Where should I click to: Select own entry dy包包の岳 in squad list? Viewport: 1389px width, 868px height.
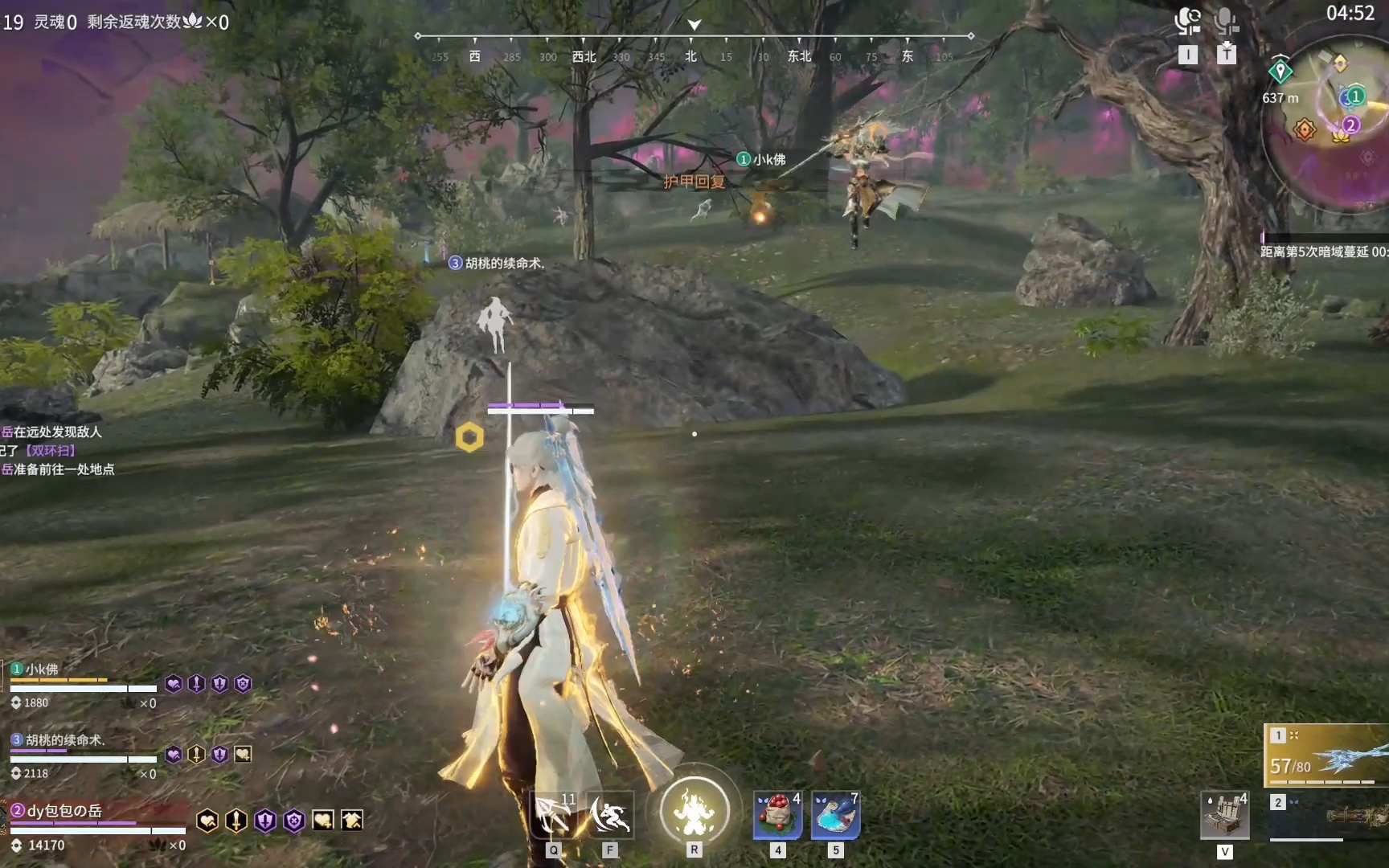[x=64, y=811]
